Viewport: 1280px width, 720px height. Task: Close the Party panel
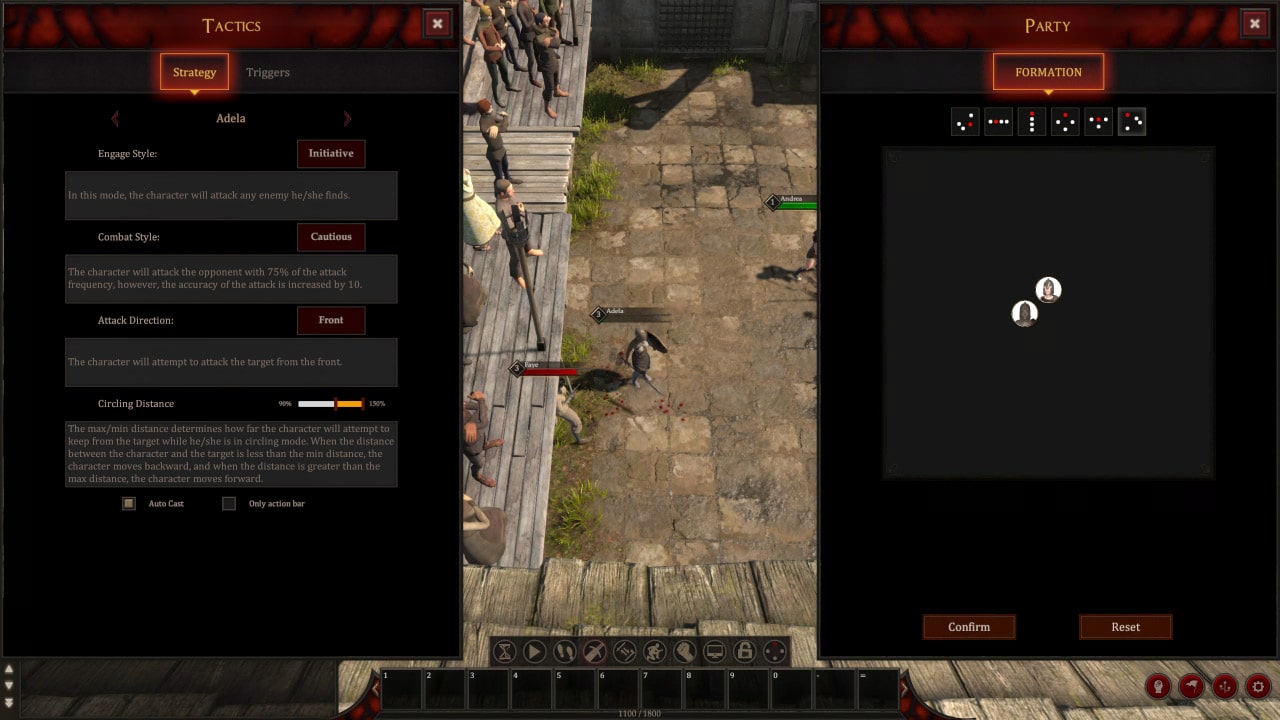pos(1255,24)
